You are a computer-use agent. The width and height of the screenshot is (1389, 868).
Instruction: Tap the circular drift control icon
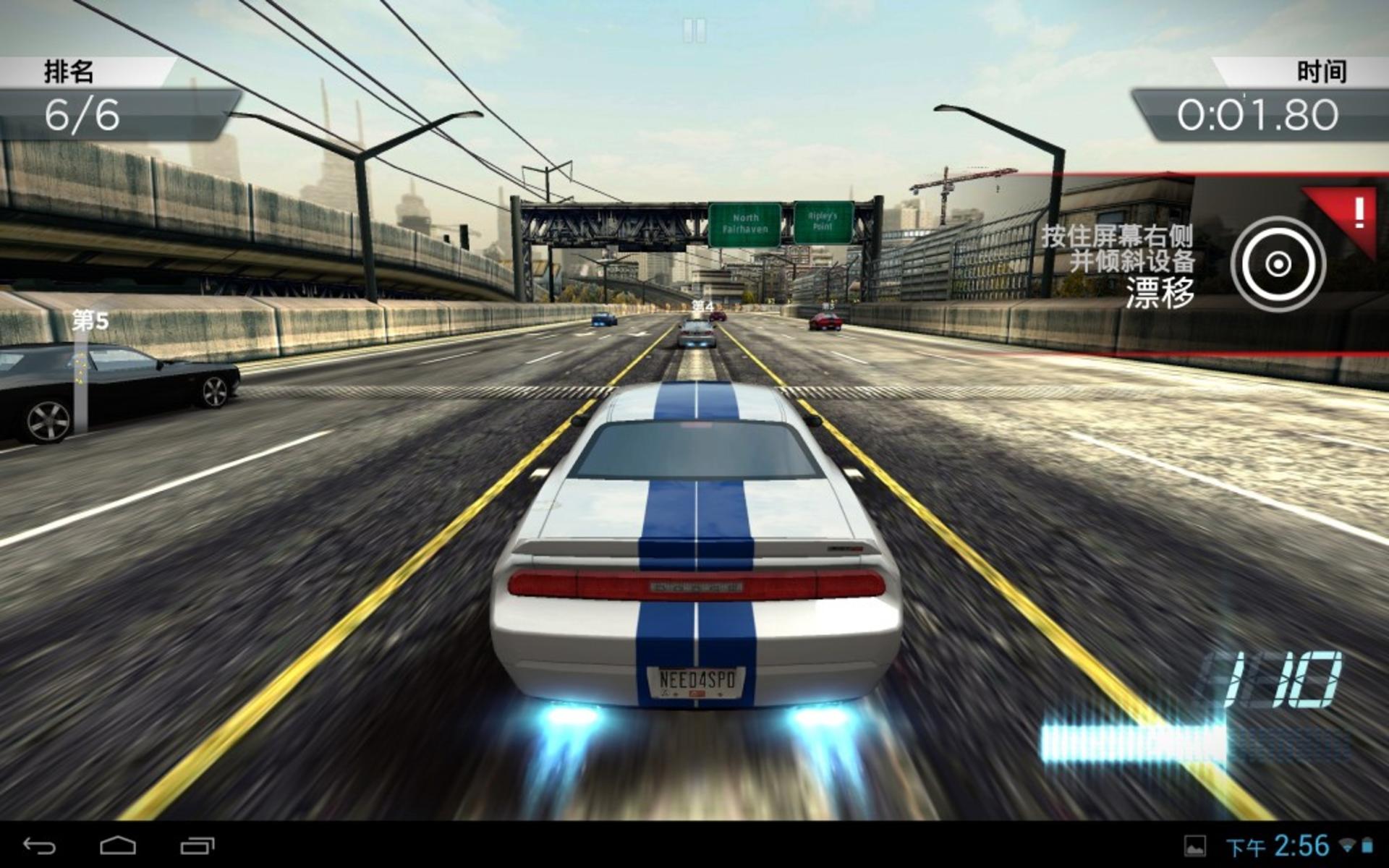[1278, 264]
